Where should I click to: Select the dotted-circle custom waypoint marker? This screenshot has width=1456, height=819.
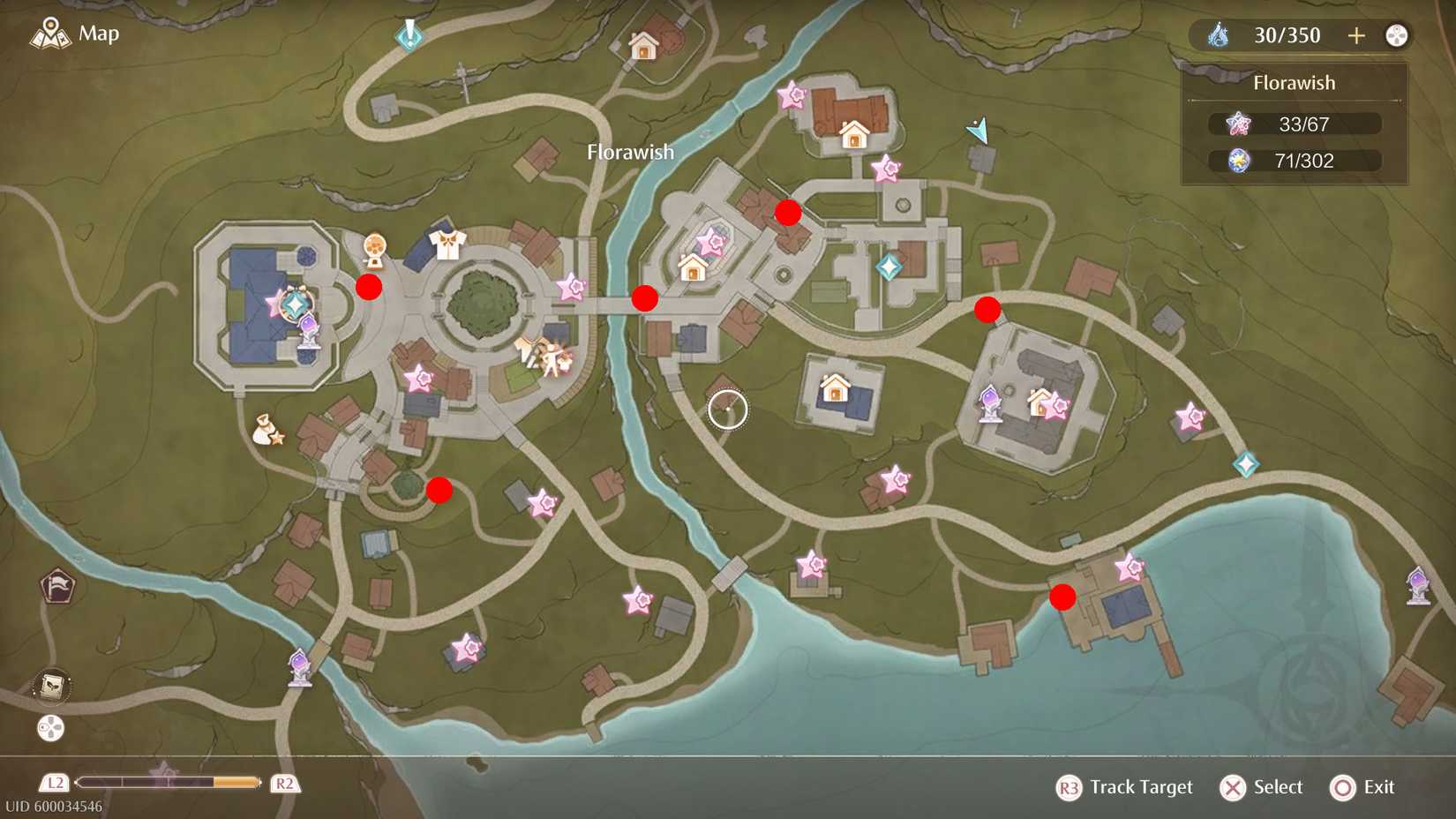point(726,411)
